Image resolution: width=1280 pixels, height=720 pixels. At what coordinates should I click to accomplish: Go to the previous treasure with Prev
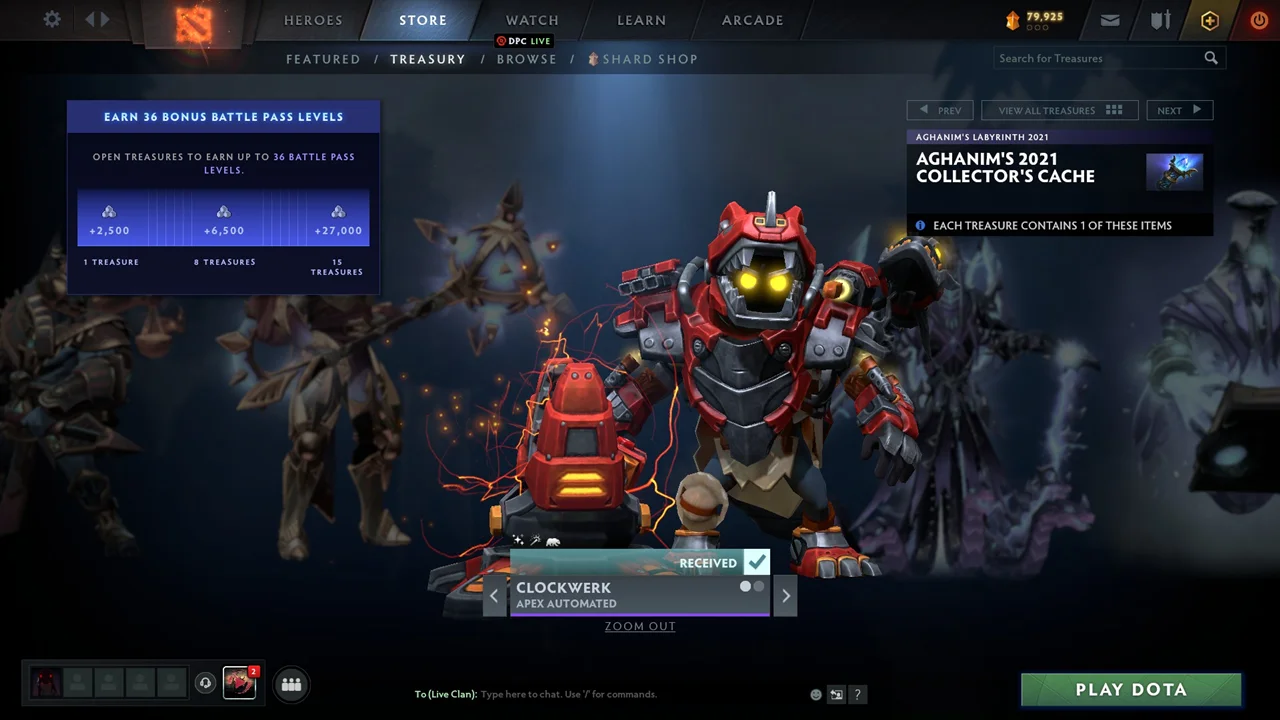click(940, 110)
